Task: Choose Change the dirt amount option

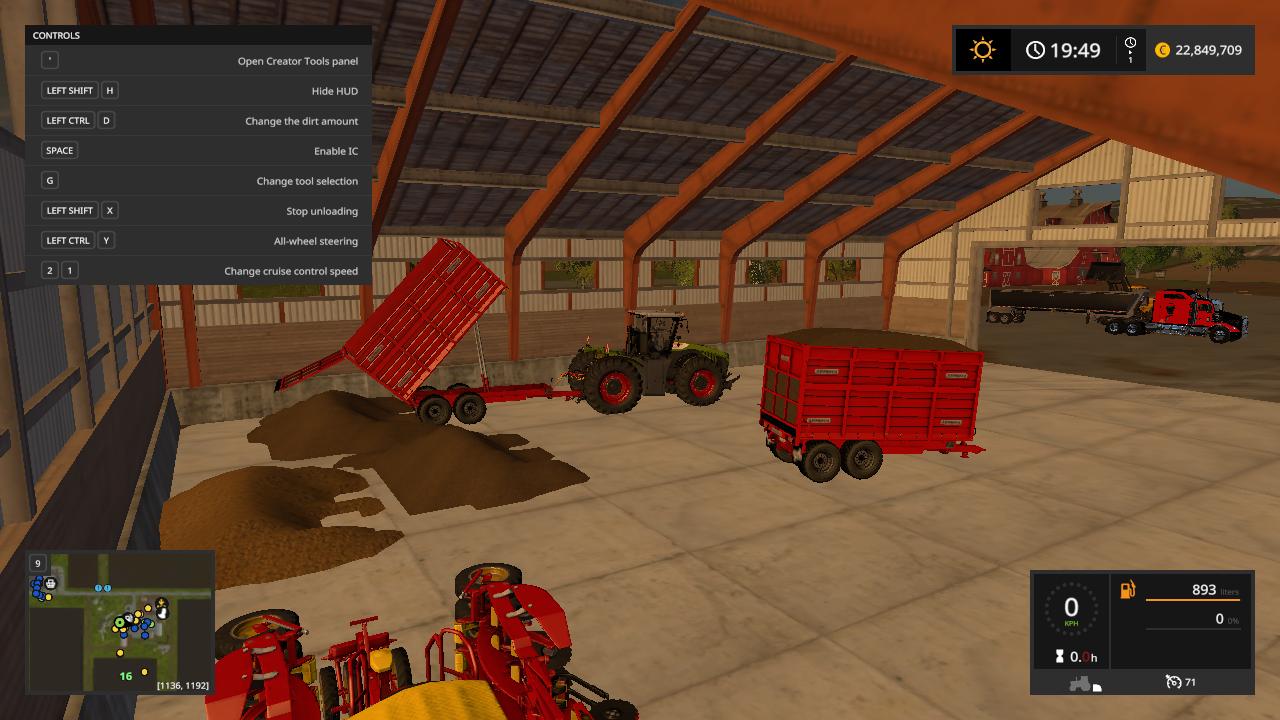Action: [x=196, y=120]
